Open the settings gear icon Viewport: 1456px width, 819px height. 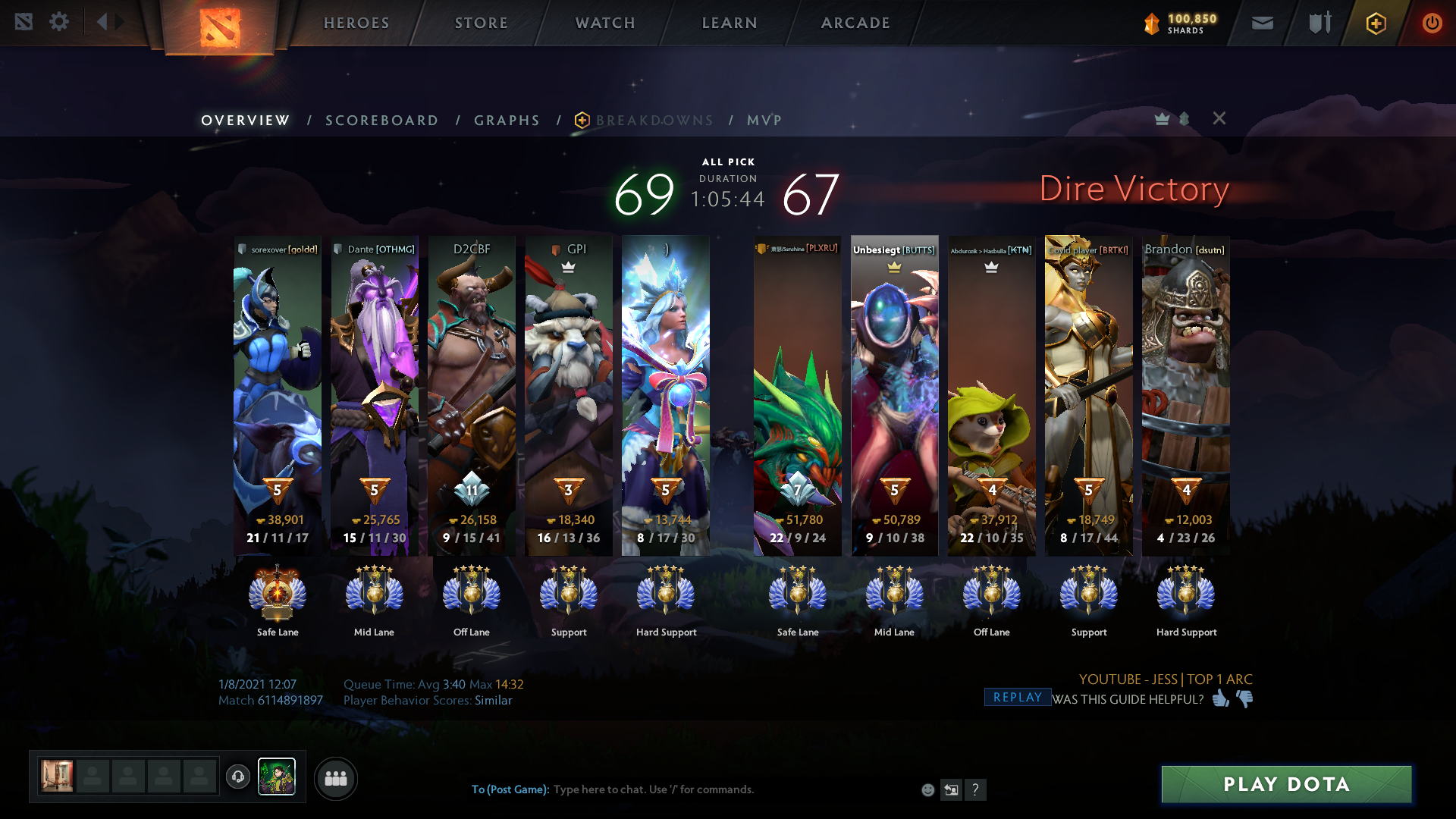pos(59,21)
